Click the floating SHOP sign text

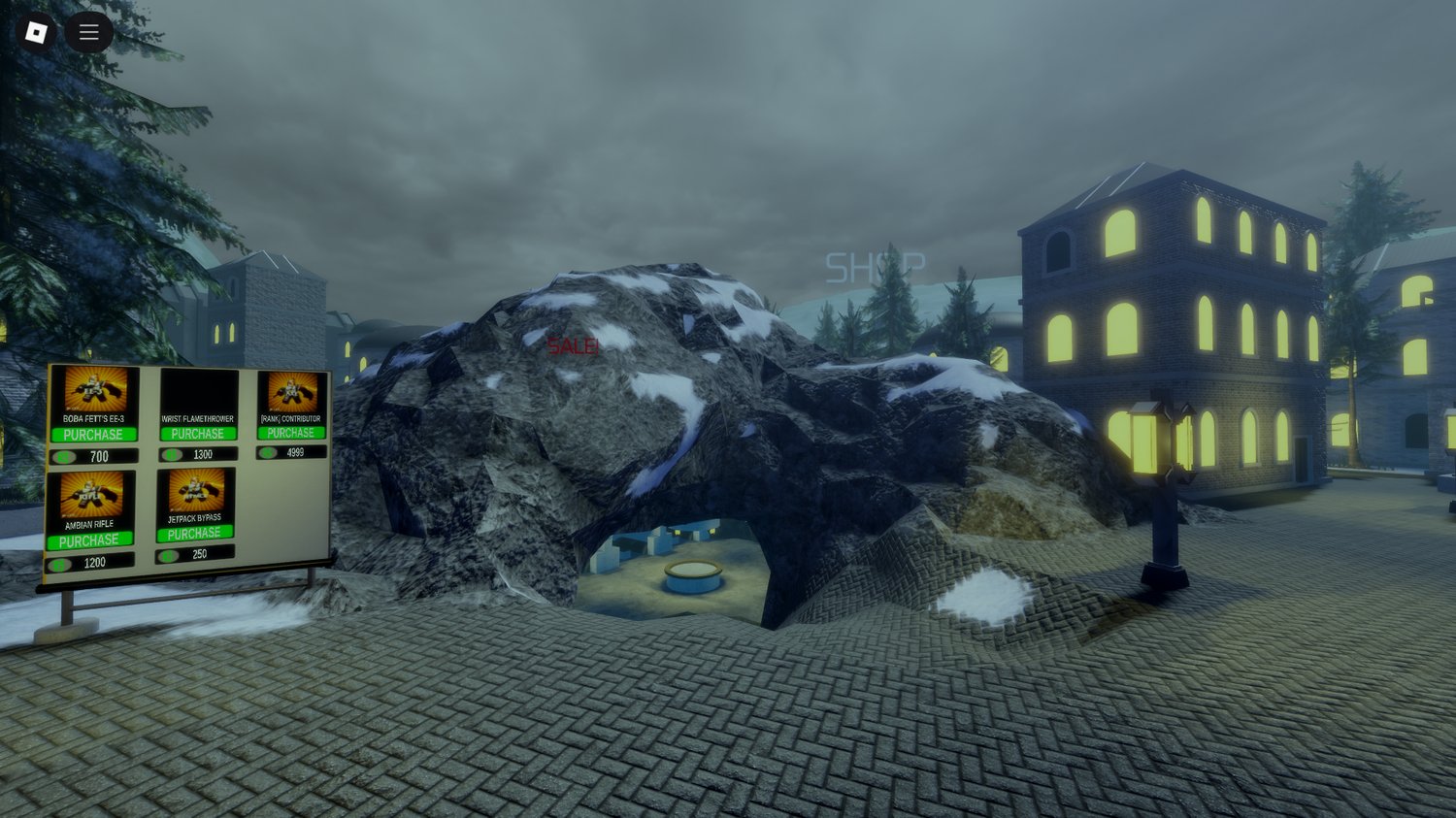(877, 267)
